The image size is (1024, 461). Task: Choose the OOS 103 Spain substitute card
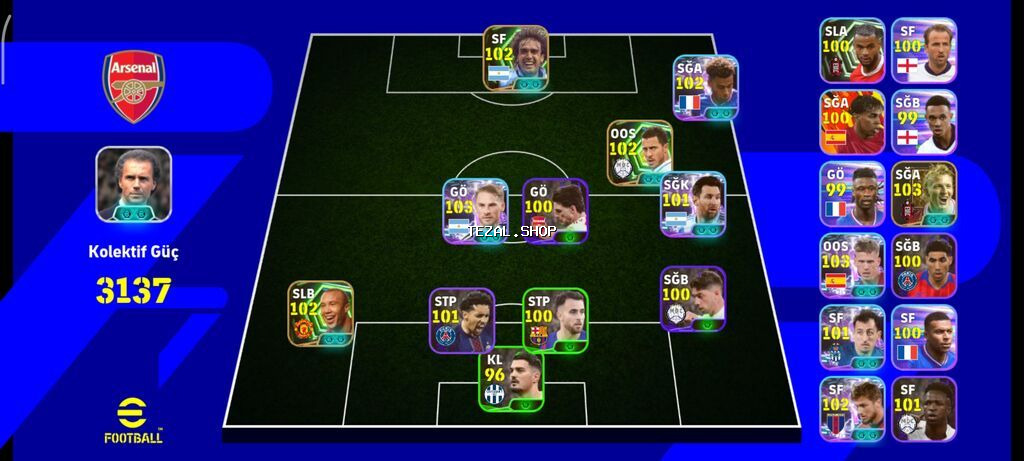click(x=852, y=266)
